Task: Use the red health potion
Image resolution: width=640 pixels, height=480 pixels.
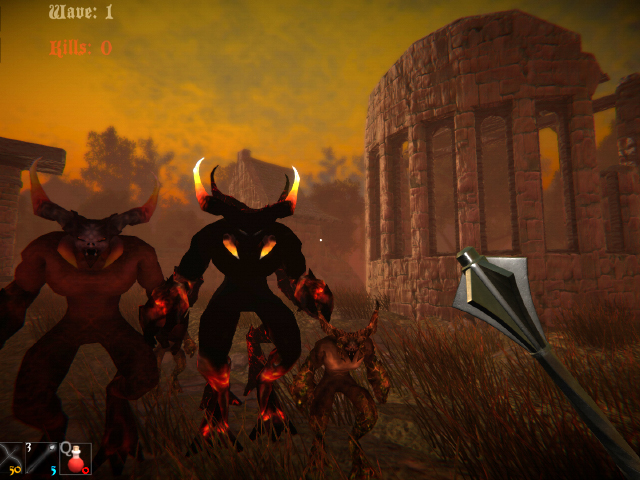Action: pos(75,459)
